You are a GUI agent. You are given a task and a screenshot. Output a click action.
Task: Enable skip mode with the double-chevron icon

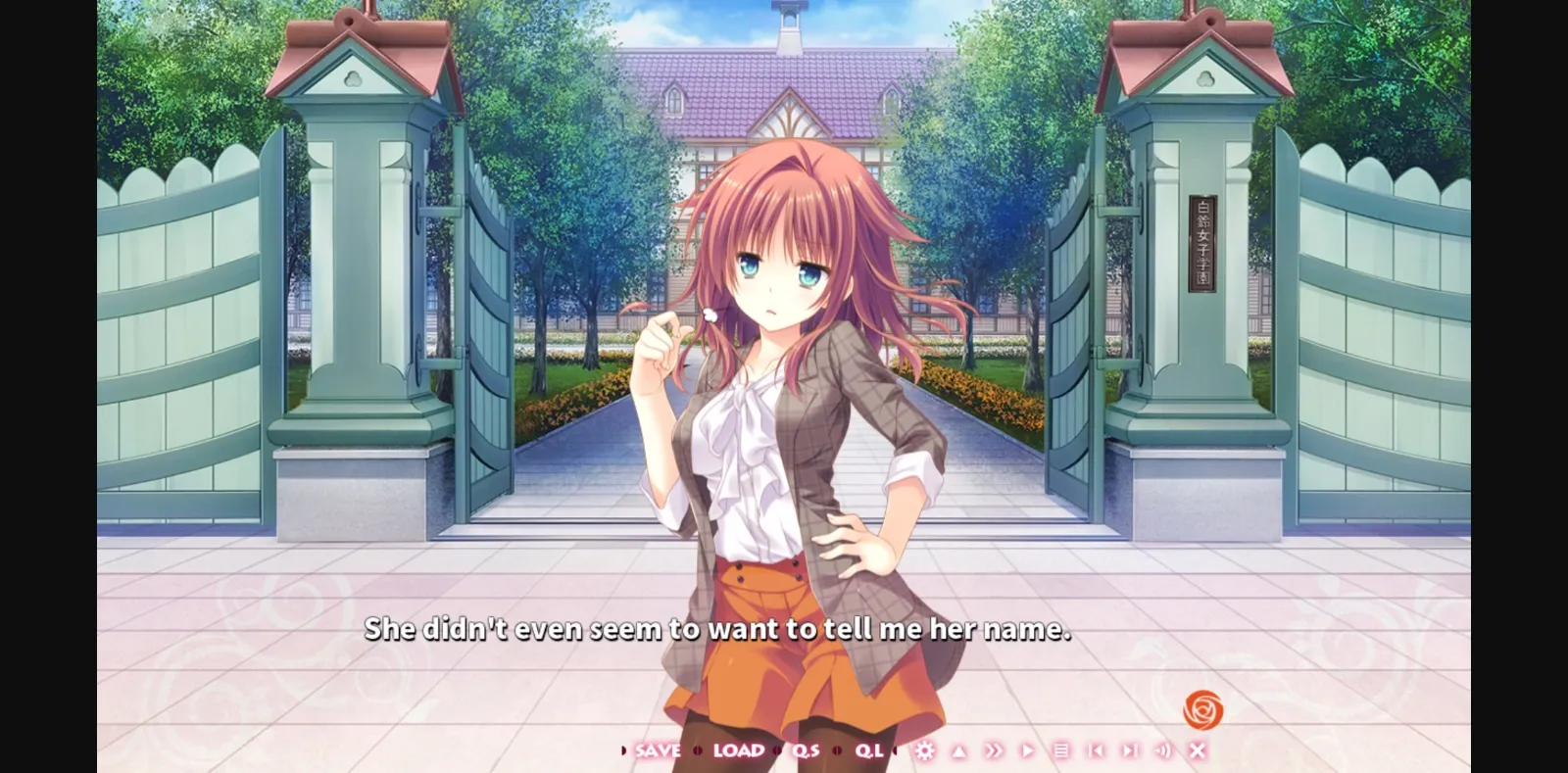pyautogui.click(x=993, y=750)
